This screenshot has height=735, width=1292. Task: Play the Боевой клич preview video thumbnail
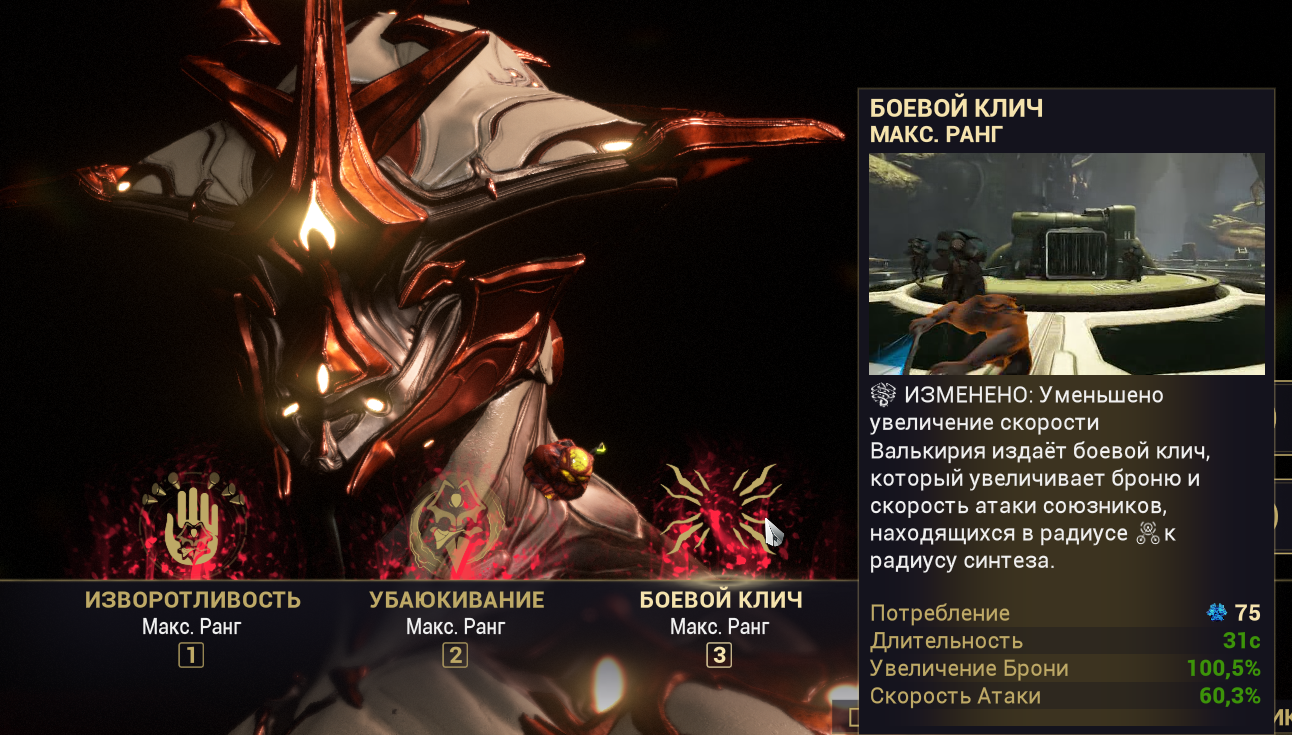[x=1066, y=264]
